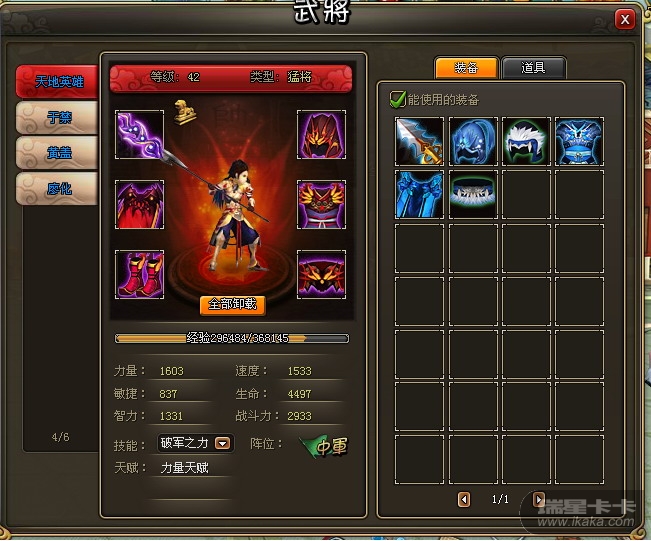
Task: Select the equipped purple spear weapon slot
Action: point(139,135)
